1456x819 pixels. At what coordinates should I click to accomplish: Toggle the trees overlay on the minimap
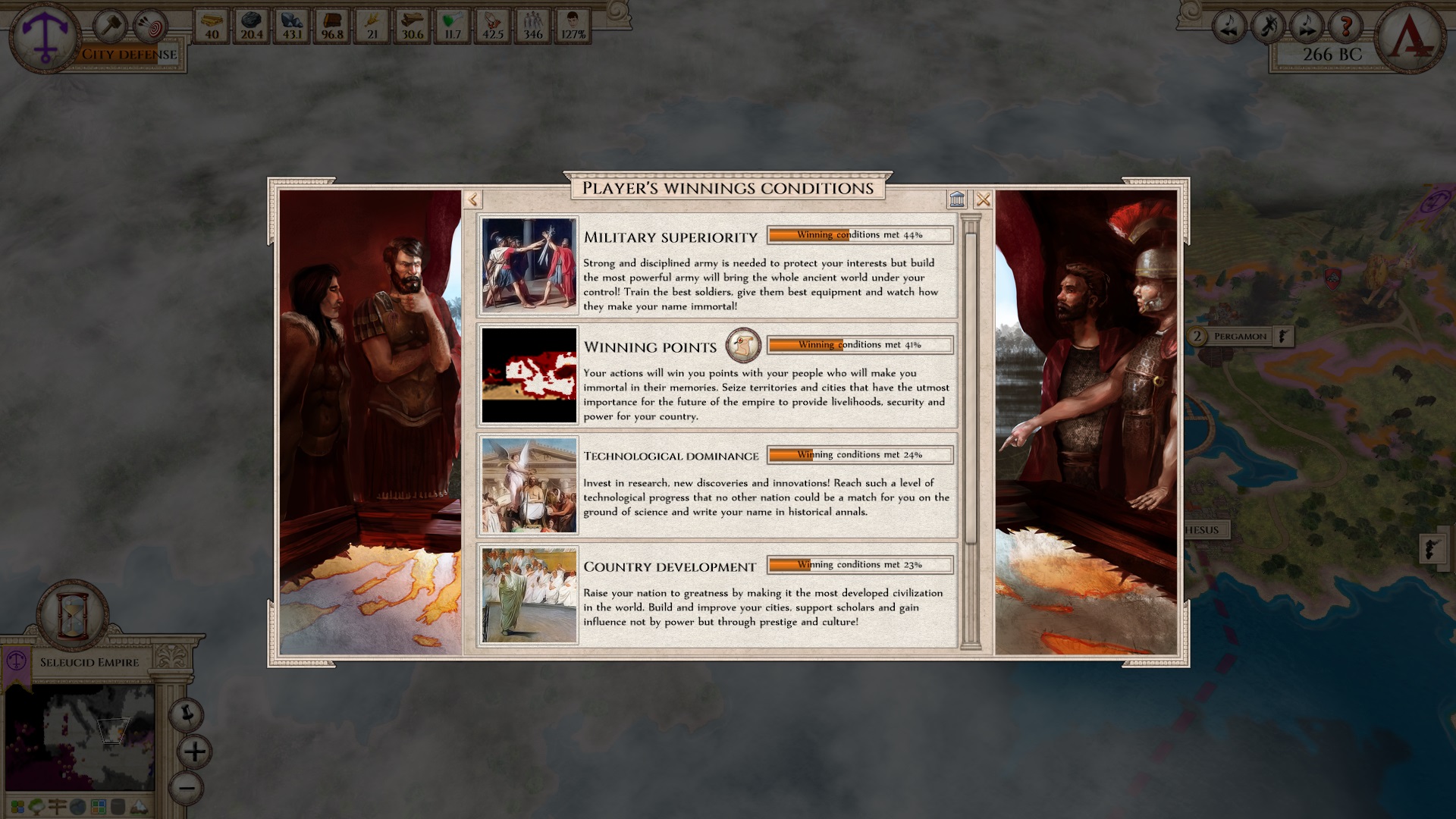(37, 808)
